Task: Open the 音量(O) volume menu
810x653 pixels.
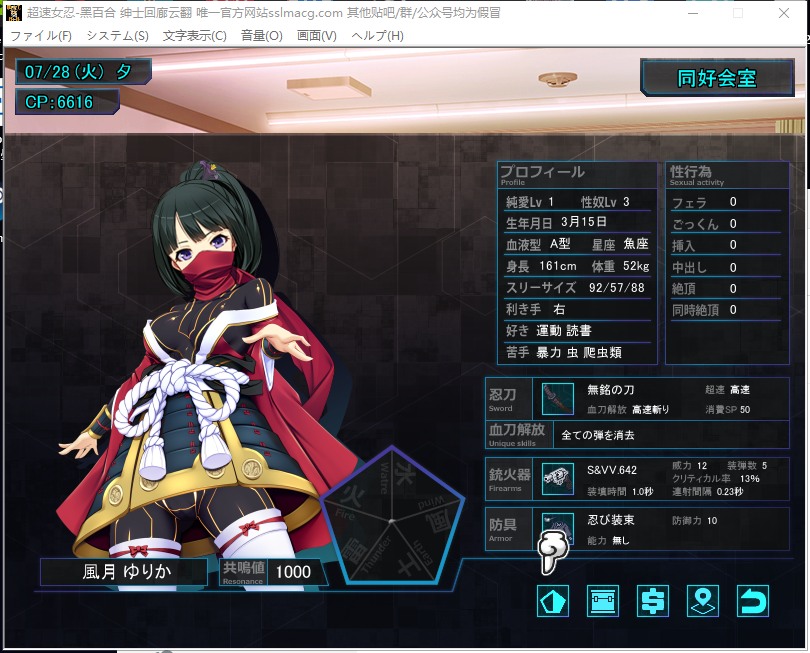Action: [x=262, y=35]
